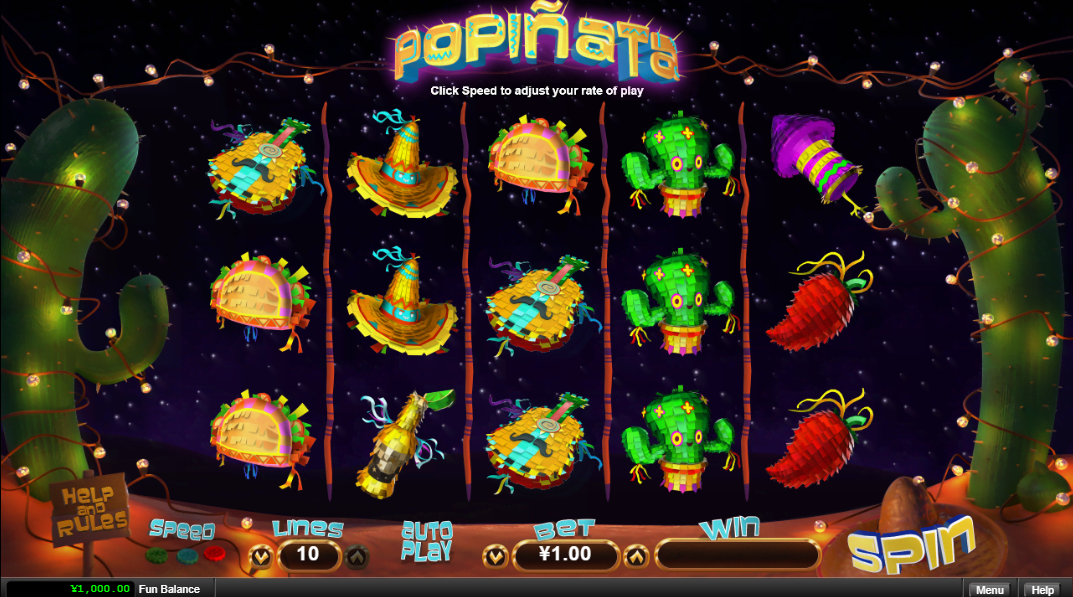The image size is (1073, 597).
Task: Raise the bet amount
Action: pos(636,554)
